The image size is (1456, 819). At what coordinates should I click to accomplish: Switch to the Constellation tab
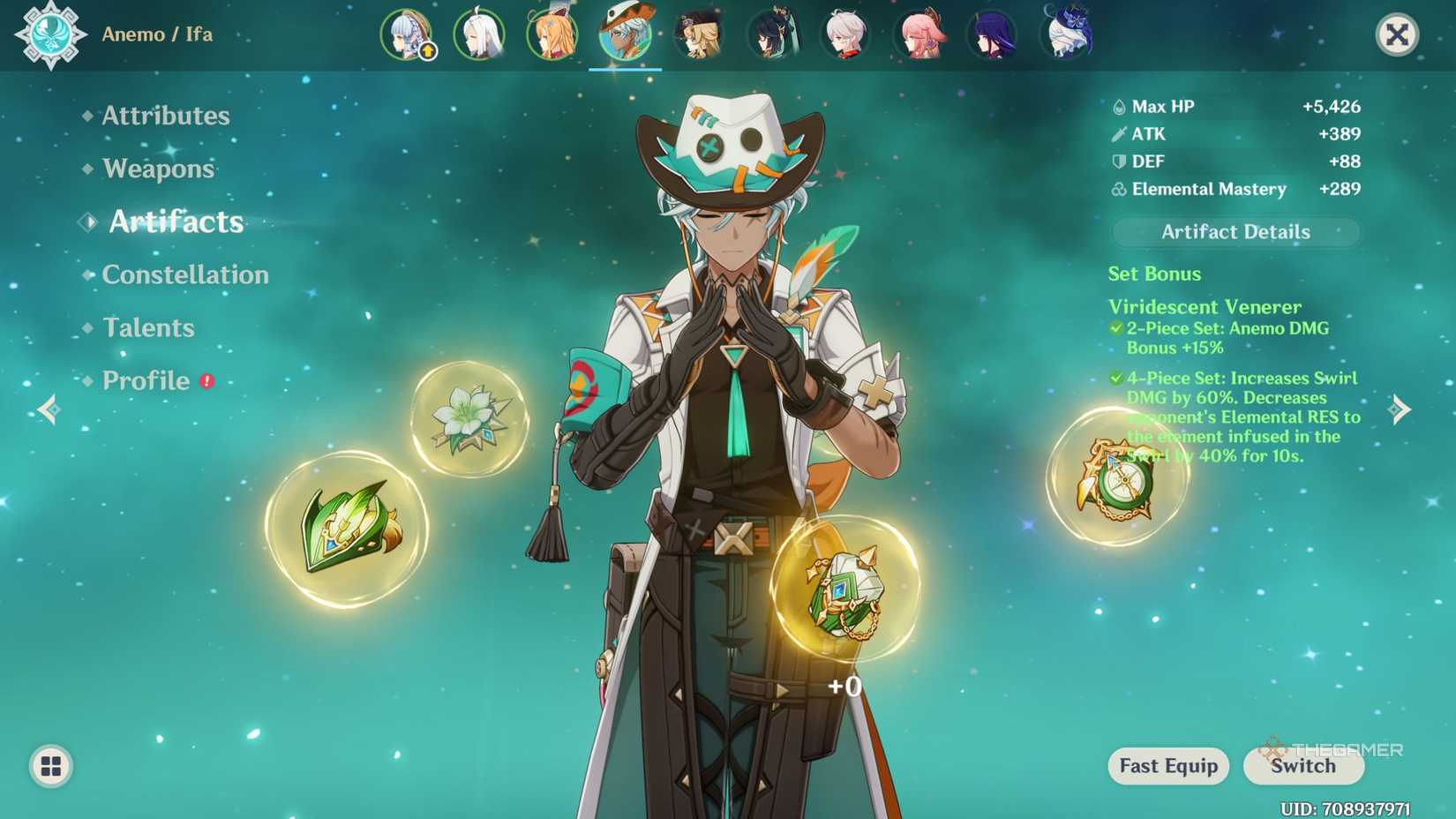(x=185, y=274)
